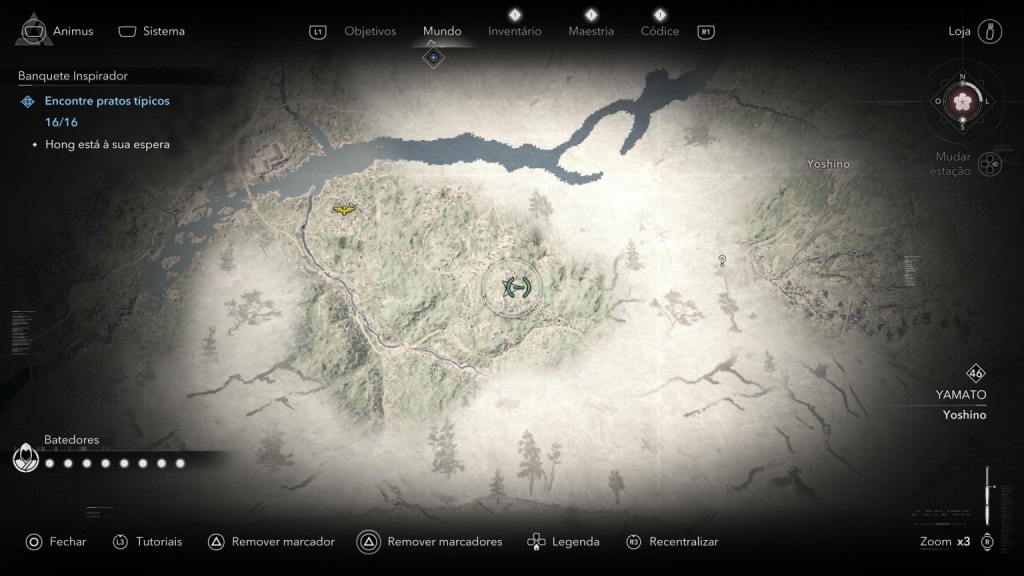Screen dimensions: 1024x576
Task: Open the Inventário tab
Action: (x=515, y=31)
